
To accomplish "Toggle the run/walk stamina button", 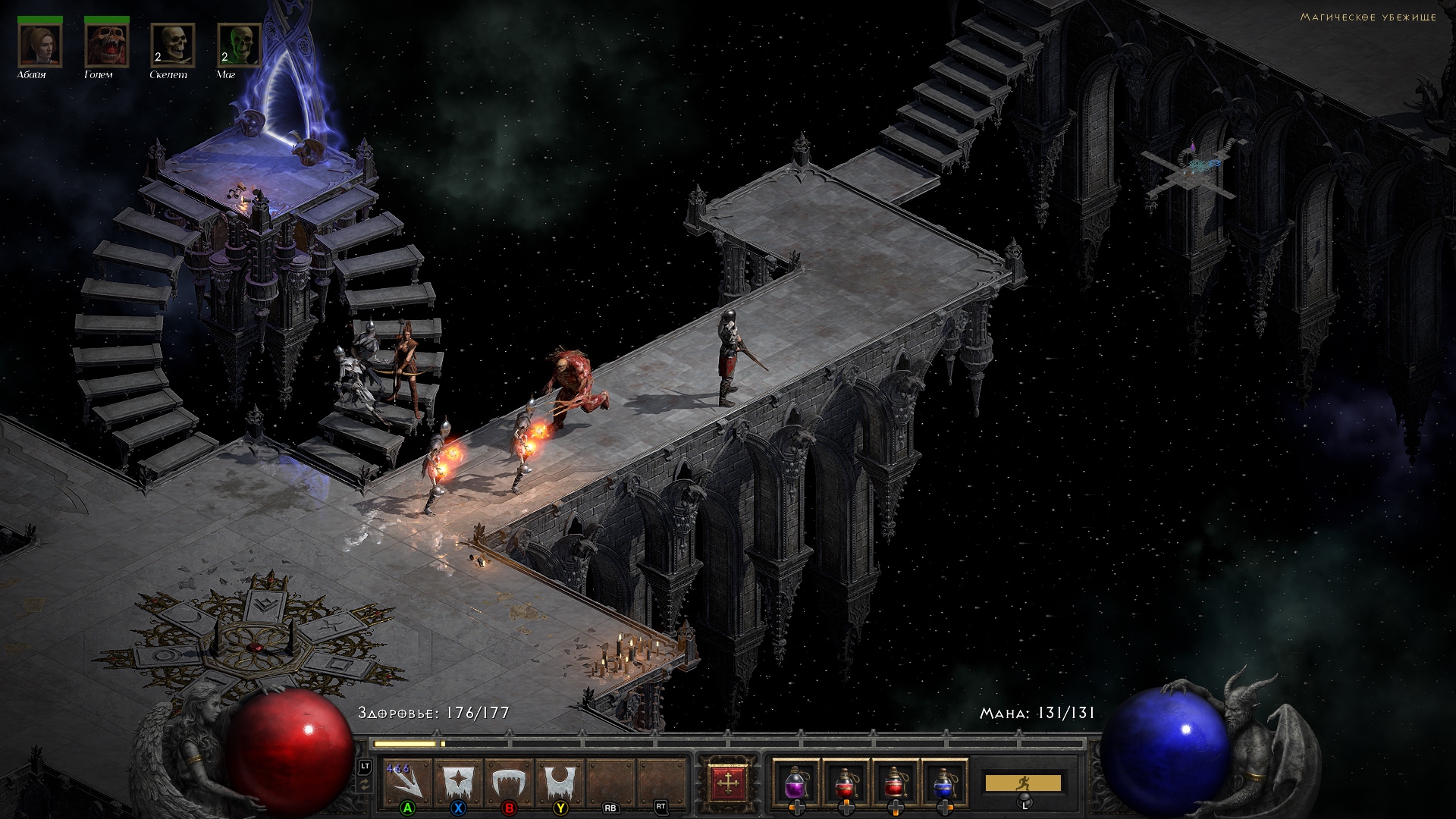I will (1023, 783).
